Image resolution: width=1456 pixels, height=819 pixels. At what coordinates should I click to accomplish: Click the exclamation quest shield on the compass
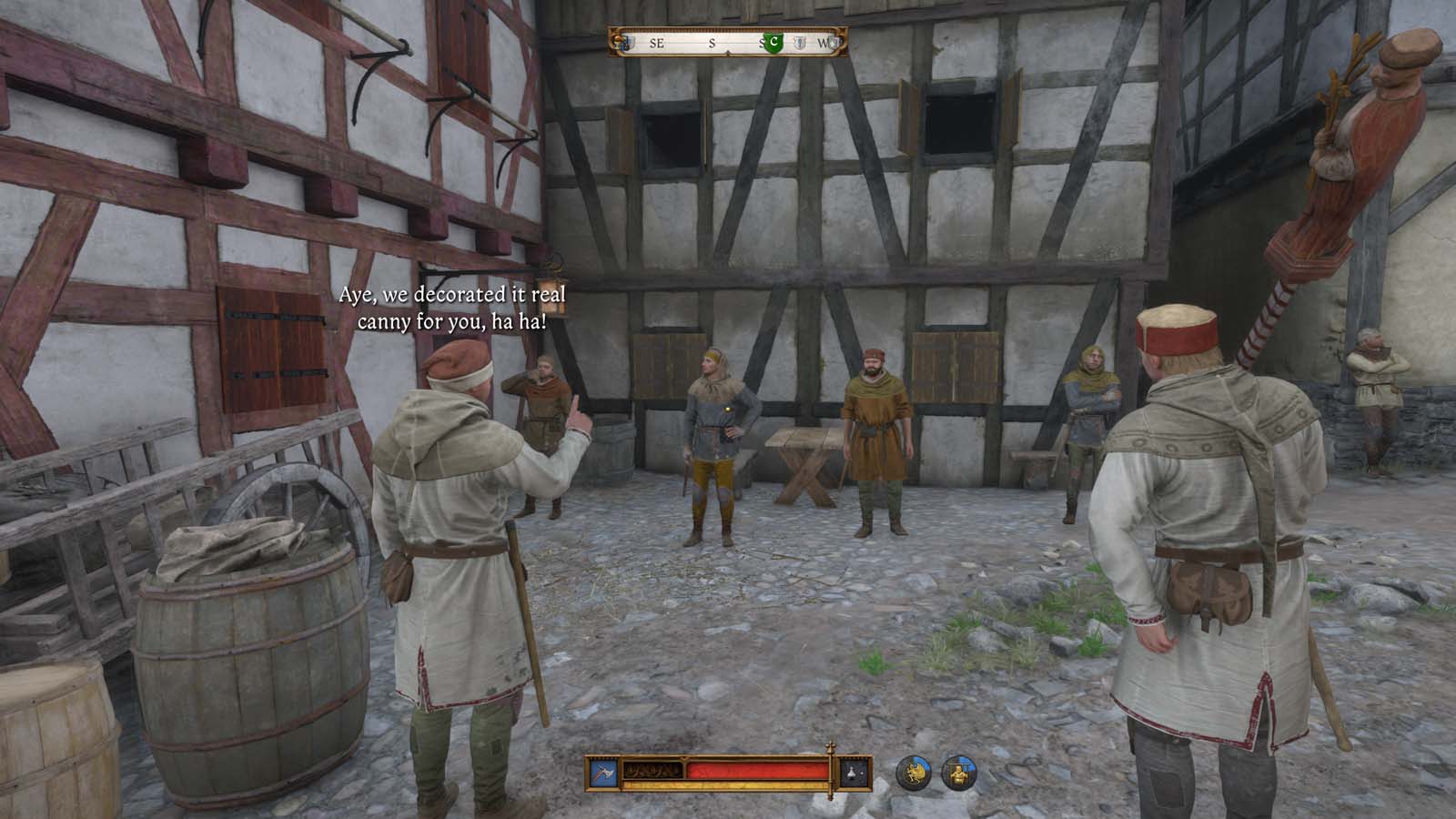801,42
